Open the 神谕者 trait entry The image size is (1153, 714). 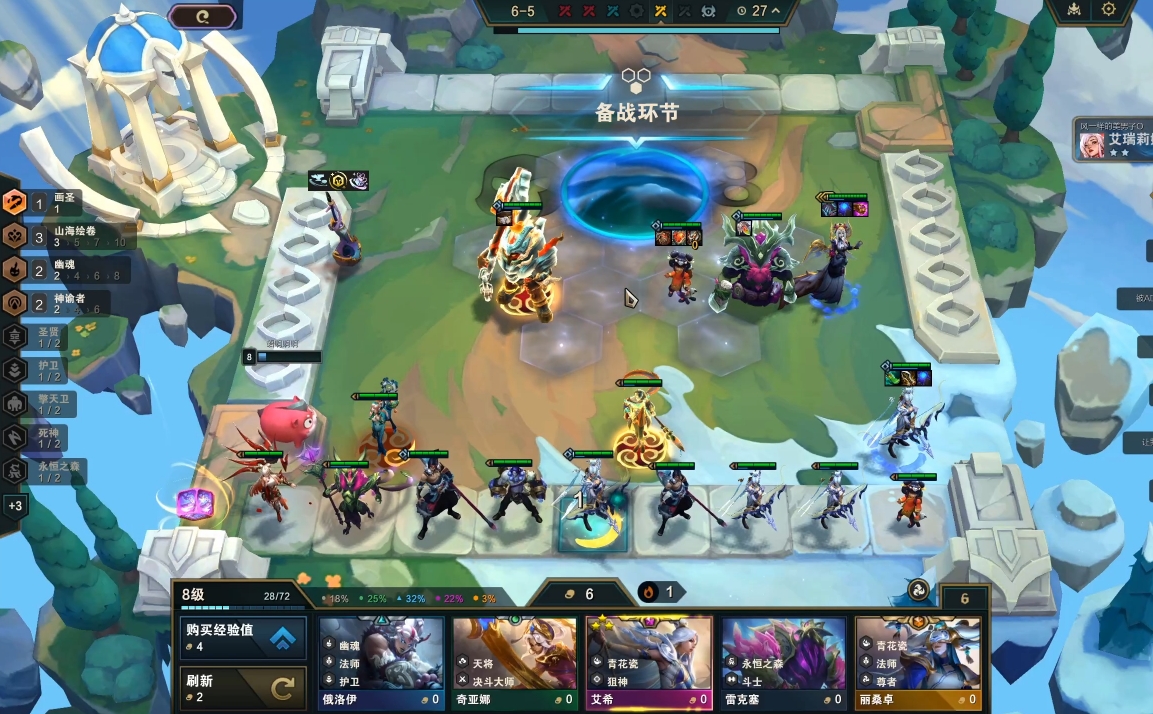click(x=55, y=303)
